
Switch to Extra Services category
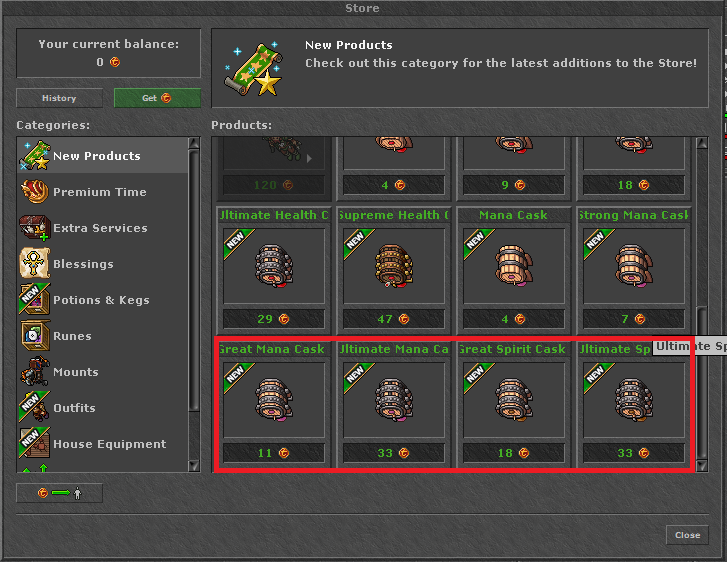click(99, 228)
